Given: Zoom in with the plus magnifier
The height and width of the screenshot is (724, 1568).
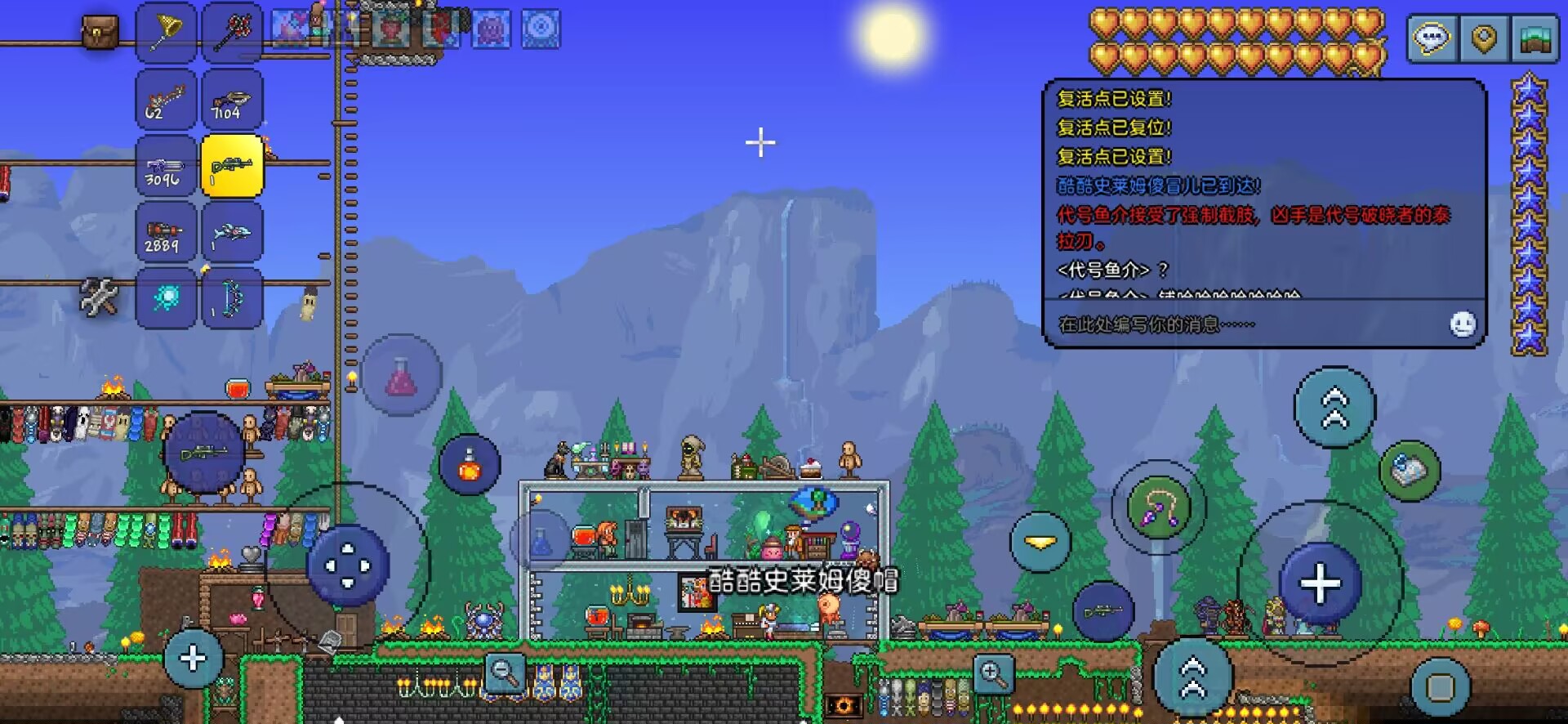Looking at the screenshot, I should pyautogui.click(x=993, y=675).
